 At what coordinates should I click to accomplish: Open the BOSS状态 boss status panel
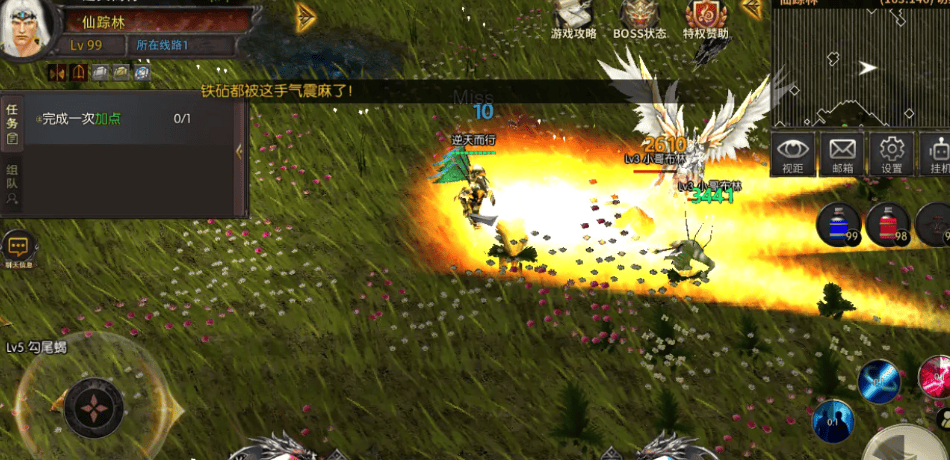point(640,18)
